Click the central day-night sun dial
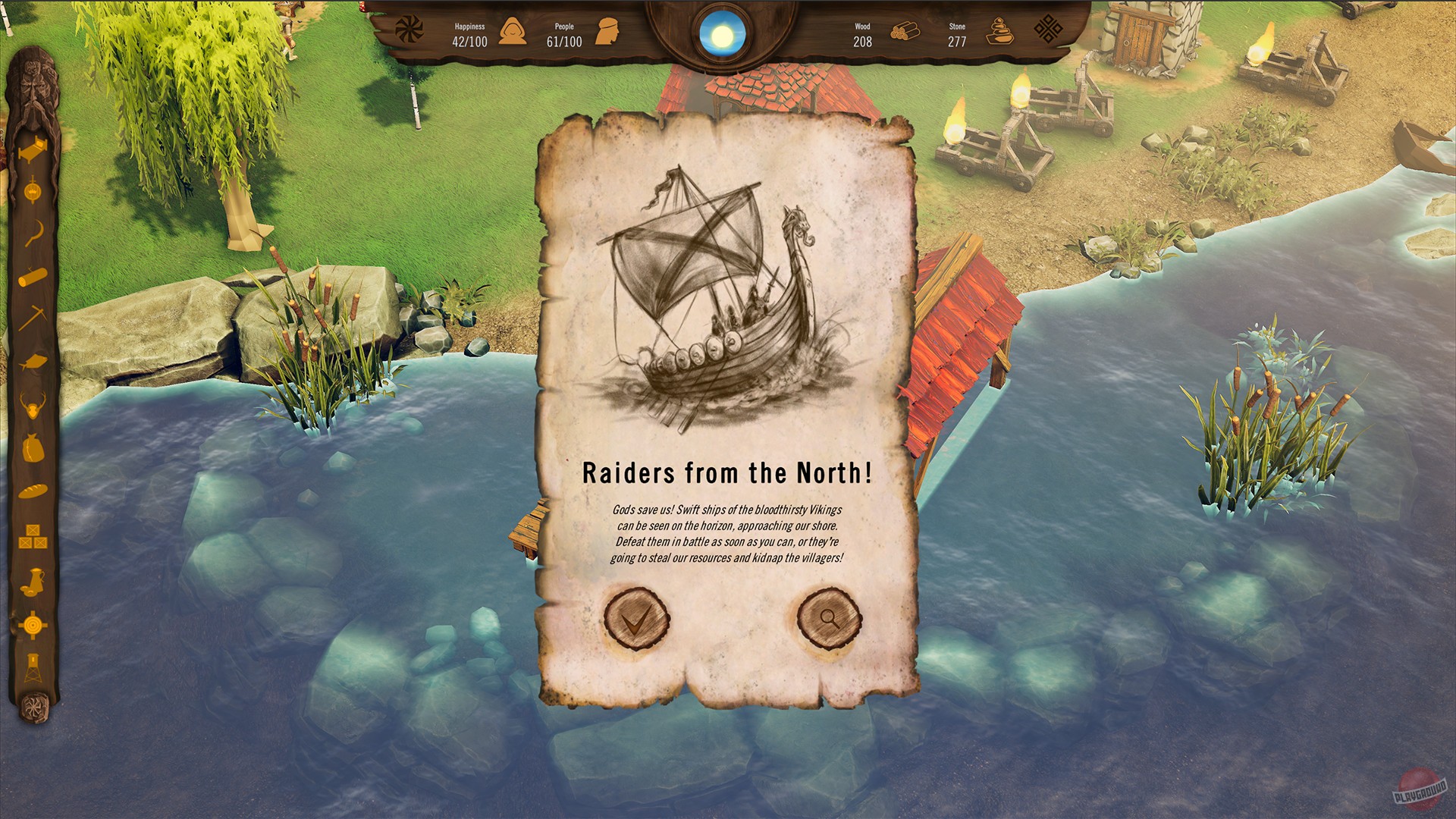The width and height of the screenshot is (1456, 819). click(722, 32)
